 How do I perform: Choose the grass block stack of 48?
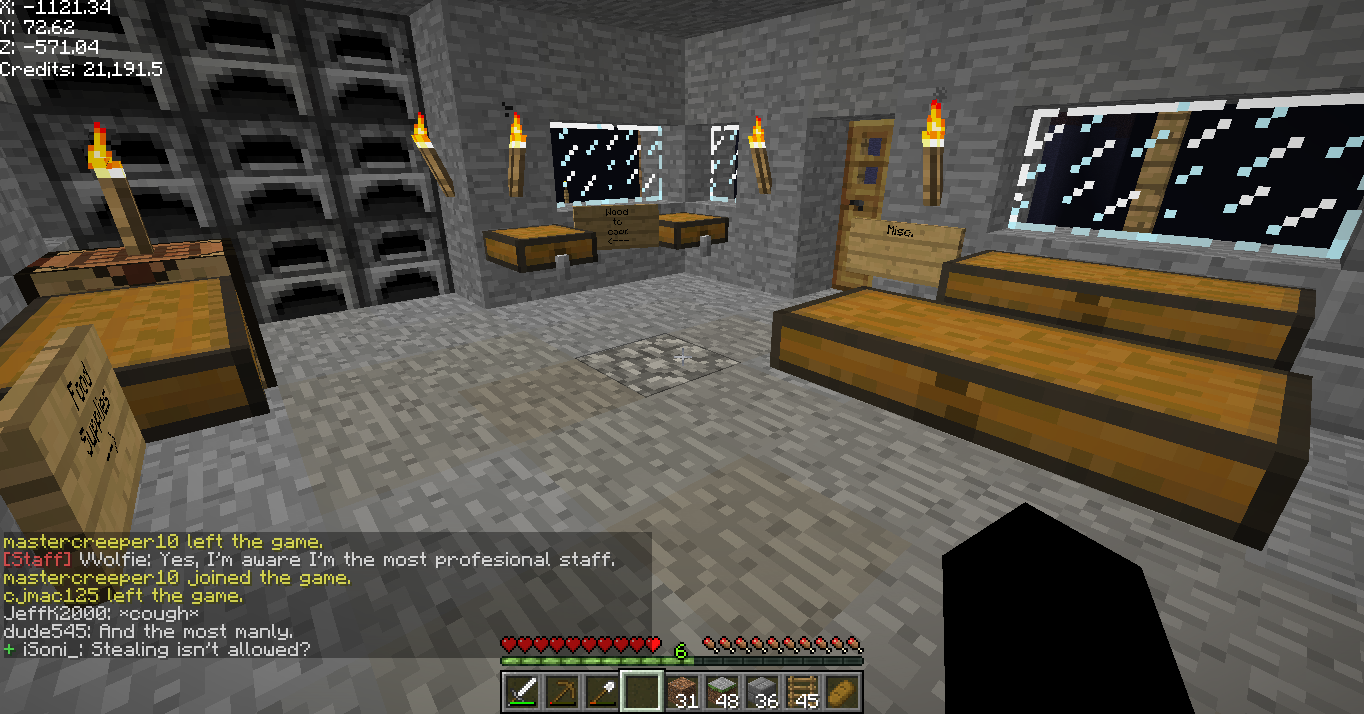(722, 690)
